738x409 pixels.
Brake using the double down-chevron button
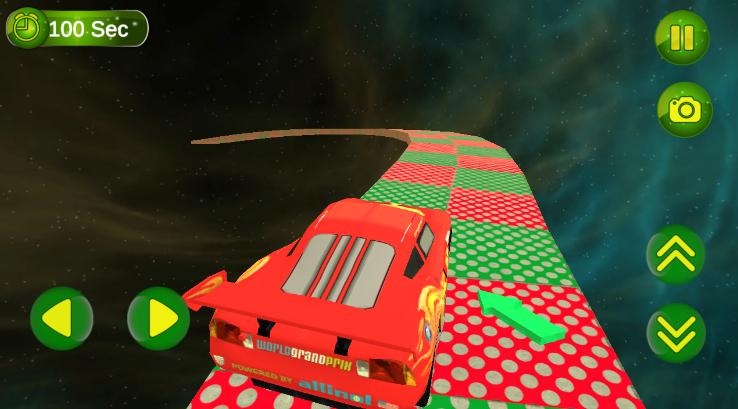click(x=676, y=333)
